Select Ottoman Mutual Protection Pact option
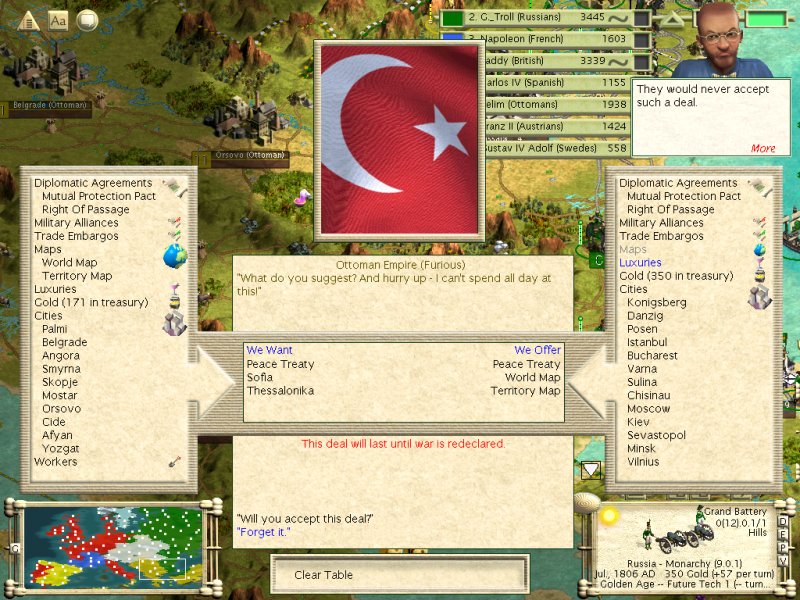Screen dimensions: 800x600 pos(99,196)
